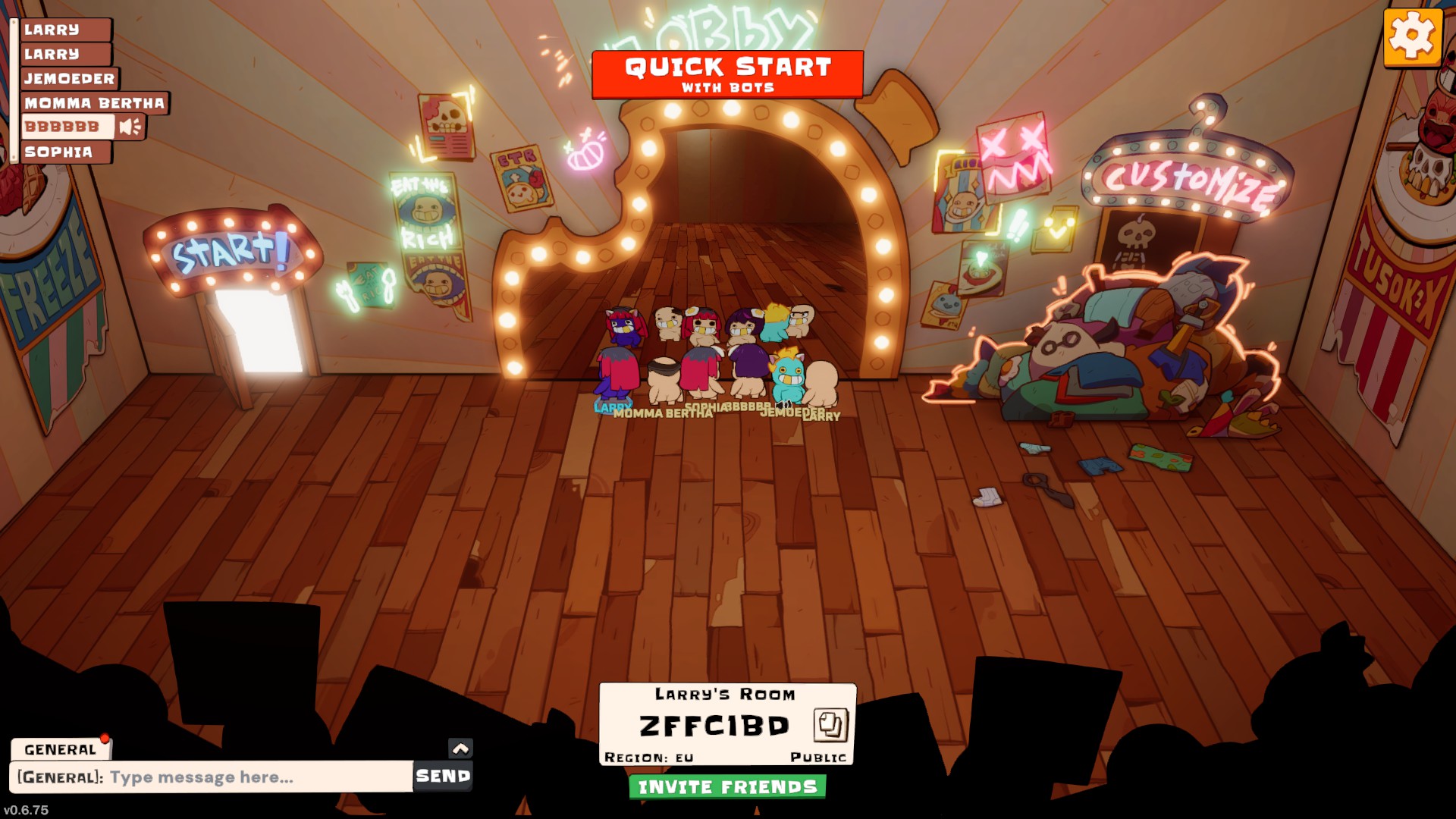The height and width of the screenshot is (819, 1456).
Task: Send the chat message
Action: [x=443, y=776]
